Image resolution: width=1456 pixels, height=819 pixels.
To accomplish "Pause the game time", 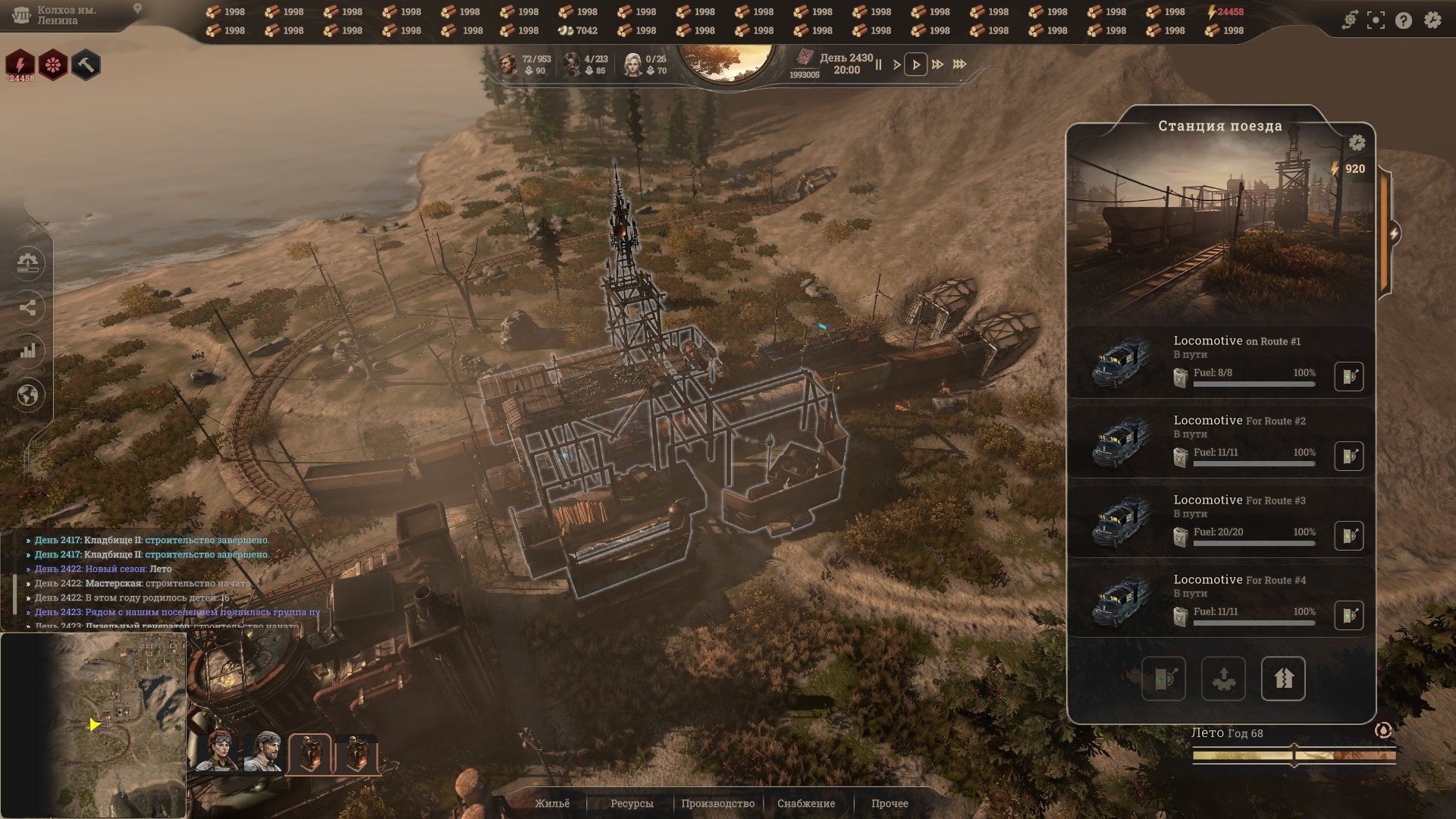I will 878,64.
